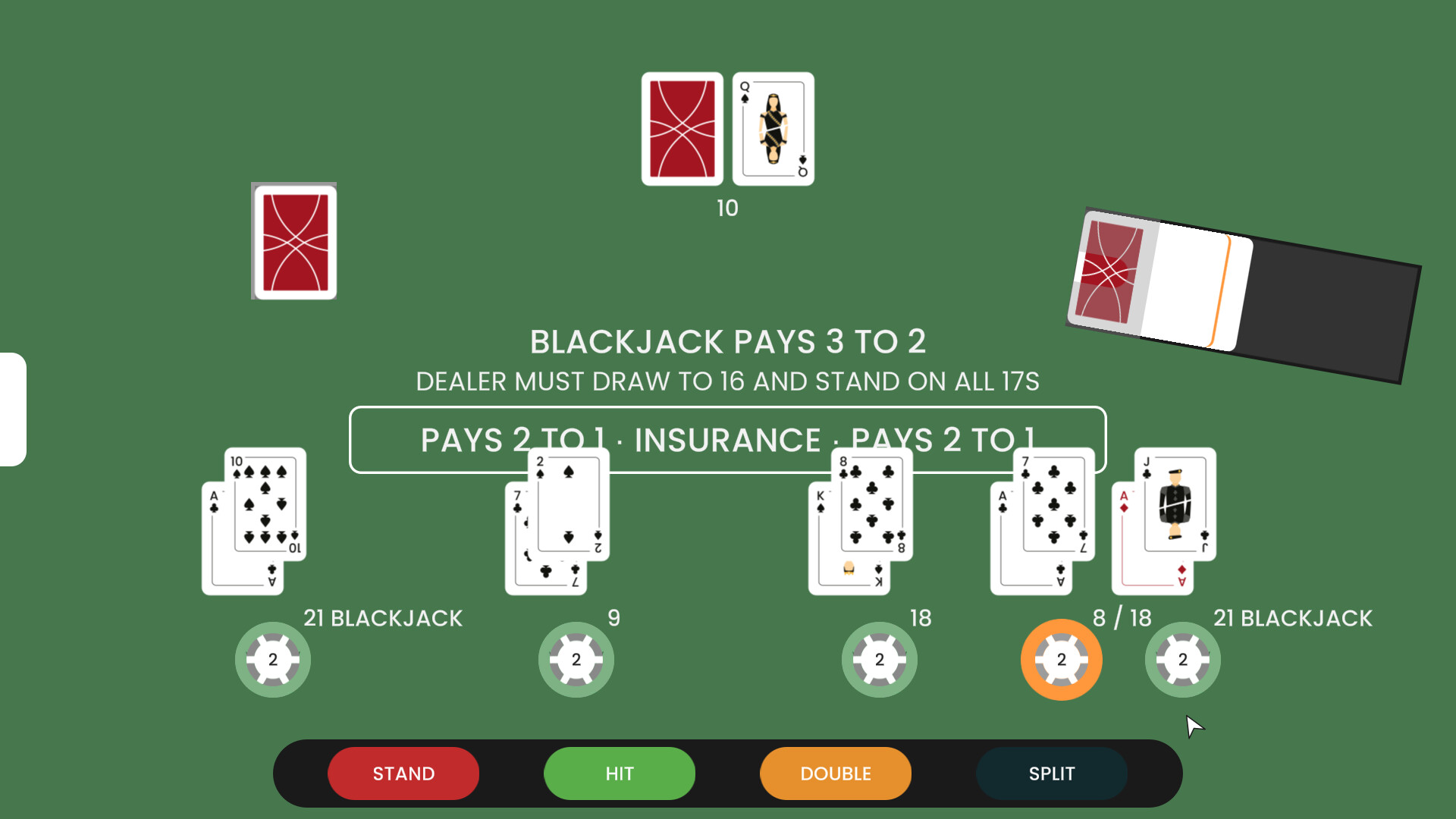Select the discarded red card back
Screen dimensions: 1456x819
293,240
